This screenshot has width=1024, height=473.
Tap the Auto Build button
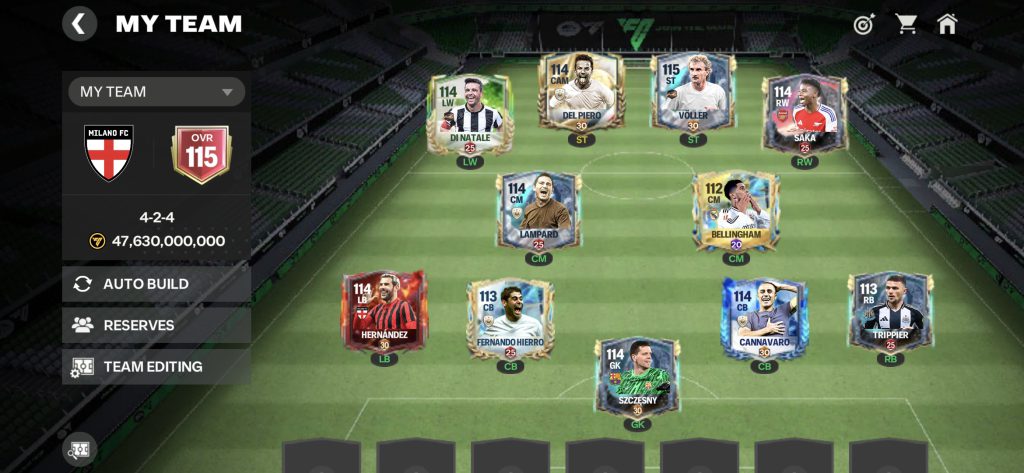pos(156,284)
